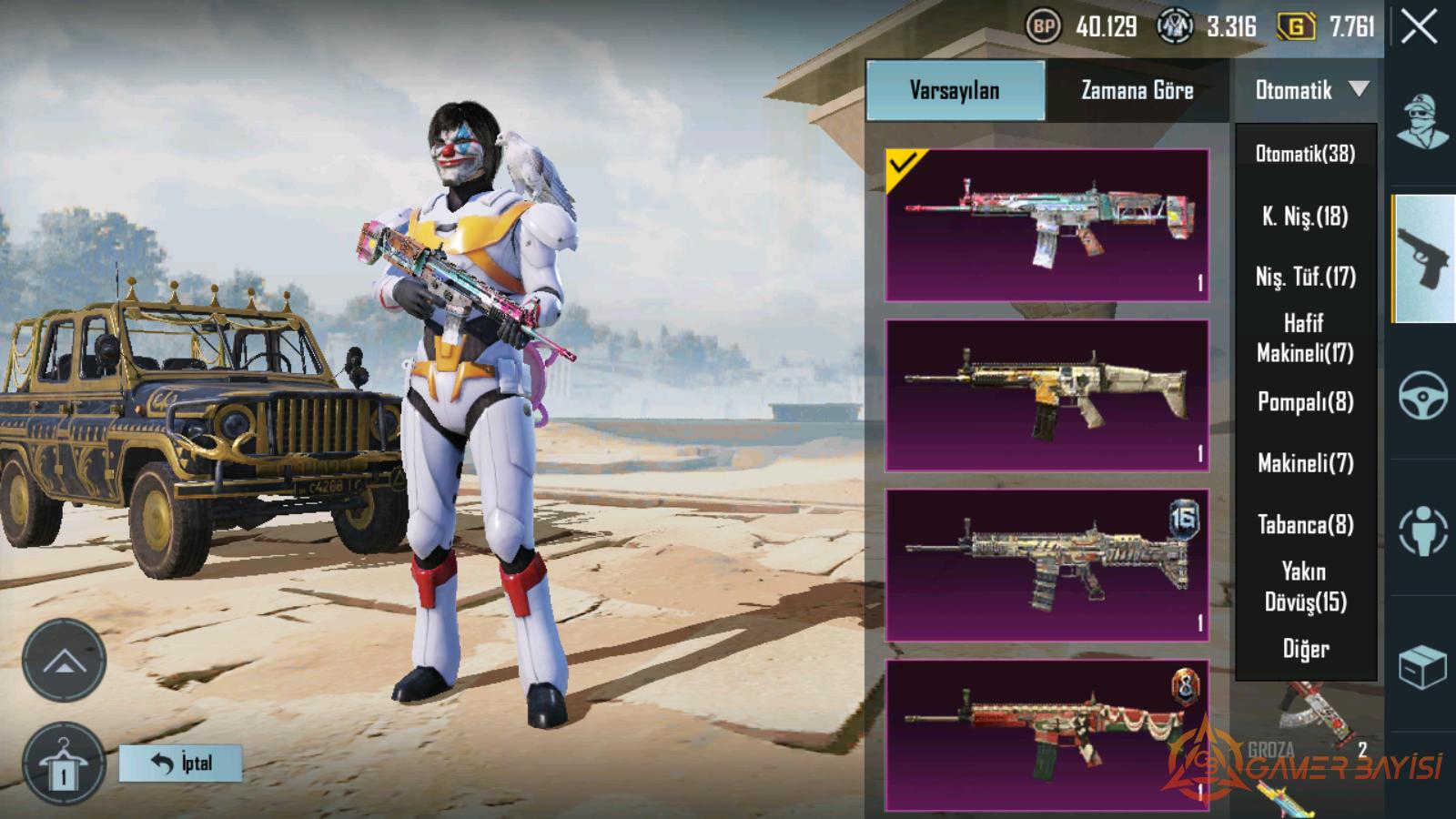Pick the red and green SCAR-L skin
Screen dimensions: 1456x819
coord(1046,735)
